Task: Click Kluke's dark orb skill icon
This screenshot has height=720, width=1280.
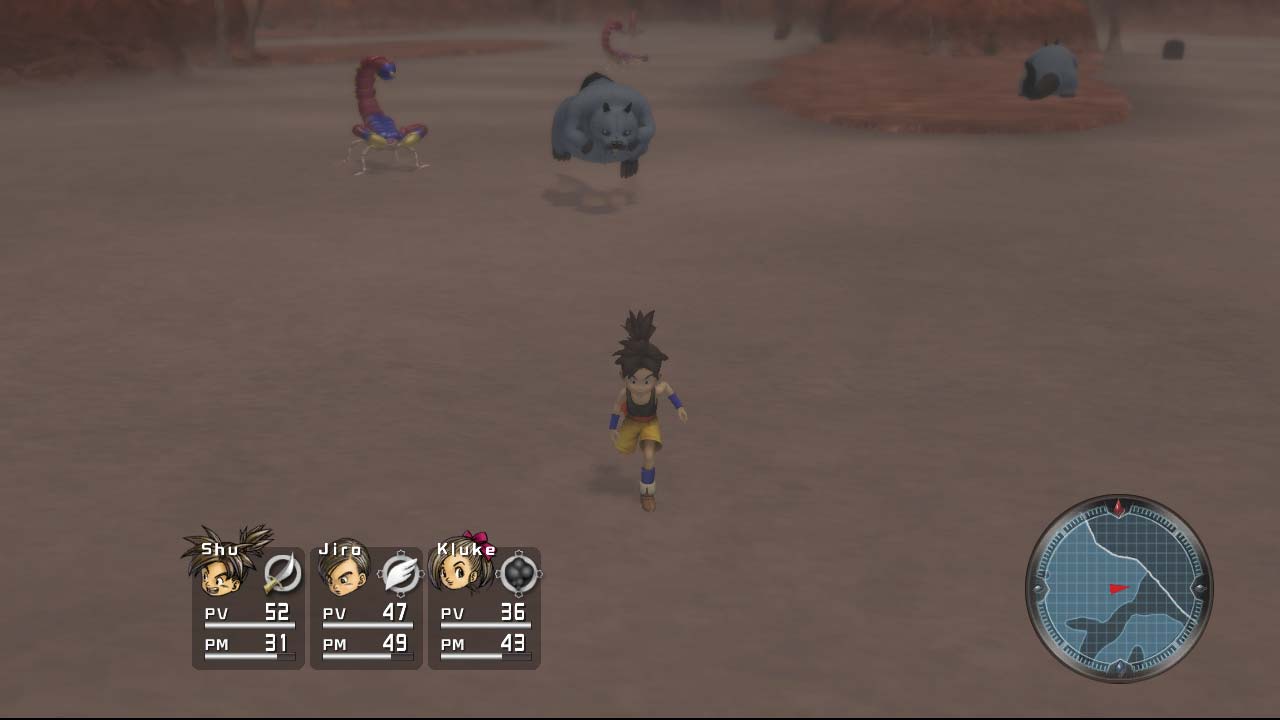Action: [x=519, y=574]
